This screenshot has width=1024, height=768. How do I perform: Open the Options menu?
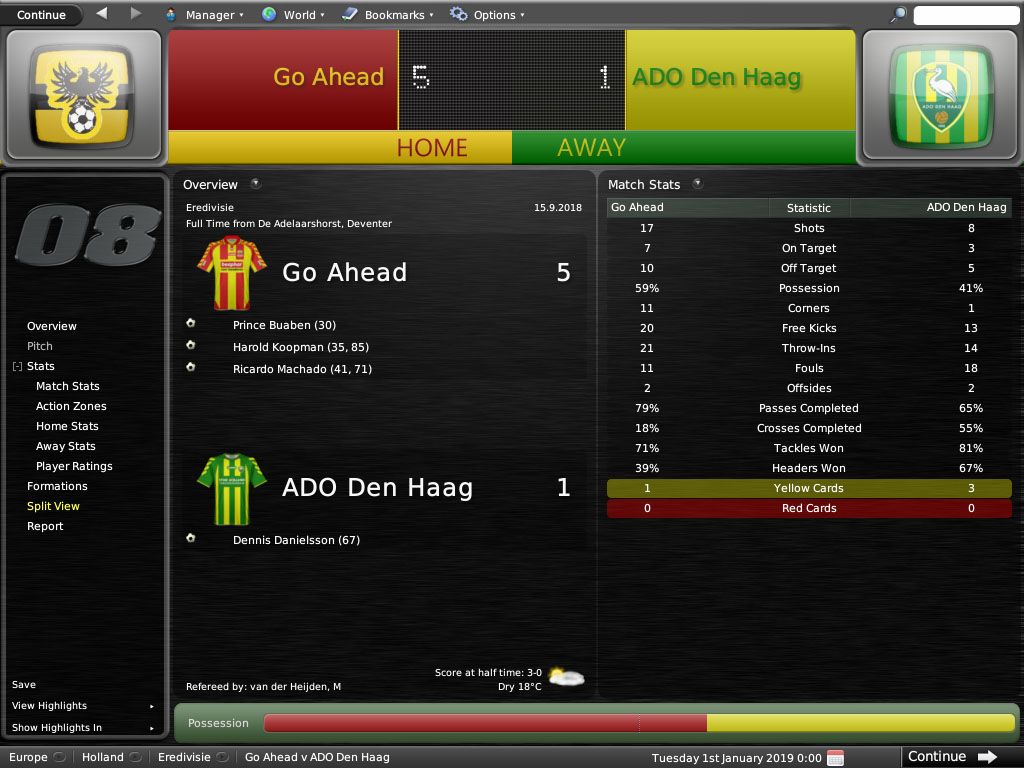(487, 15)
